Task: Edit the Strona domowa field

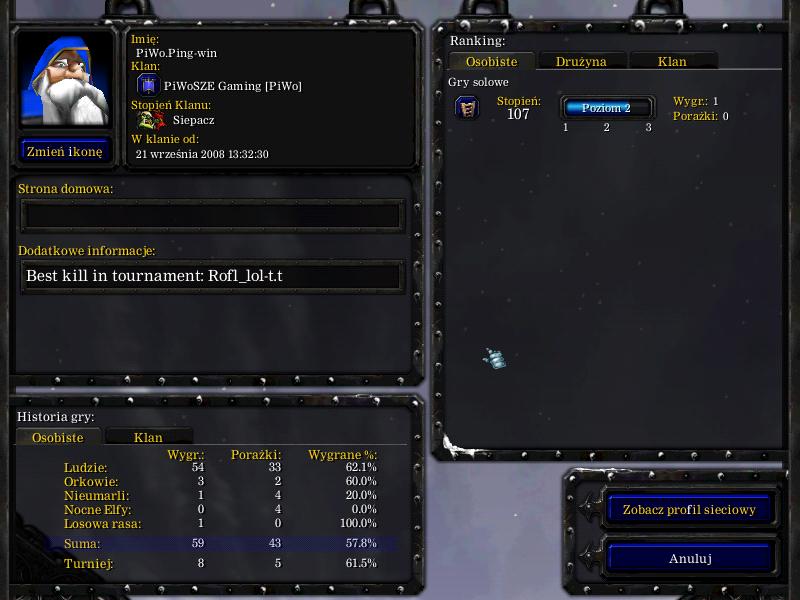Action: point(212,215)
